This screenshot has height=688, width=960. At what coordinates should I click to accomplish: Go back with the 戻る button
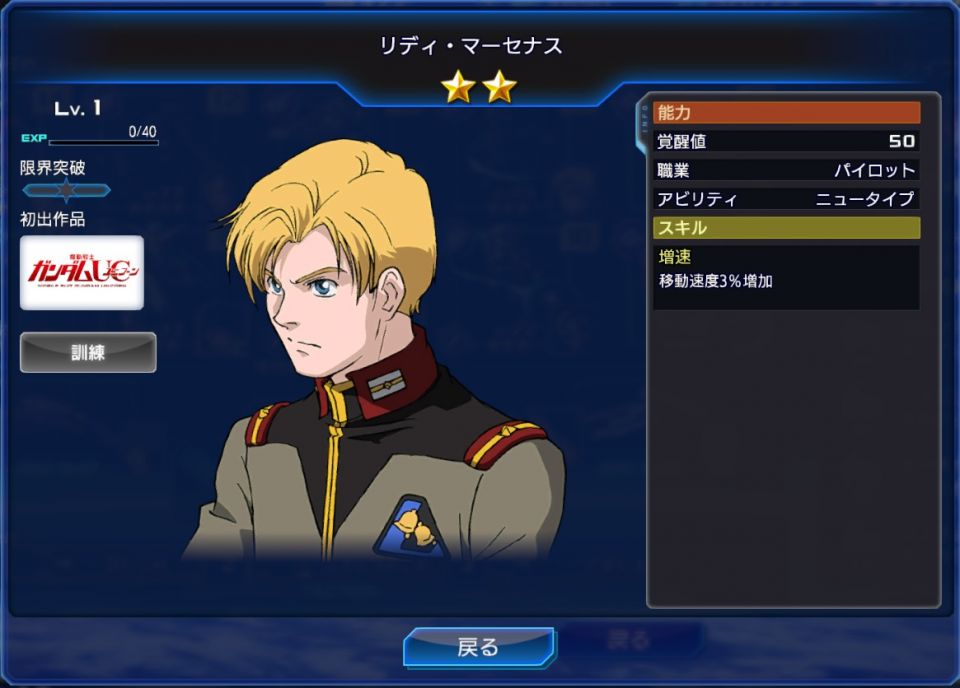tap(478, 647)
